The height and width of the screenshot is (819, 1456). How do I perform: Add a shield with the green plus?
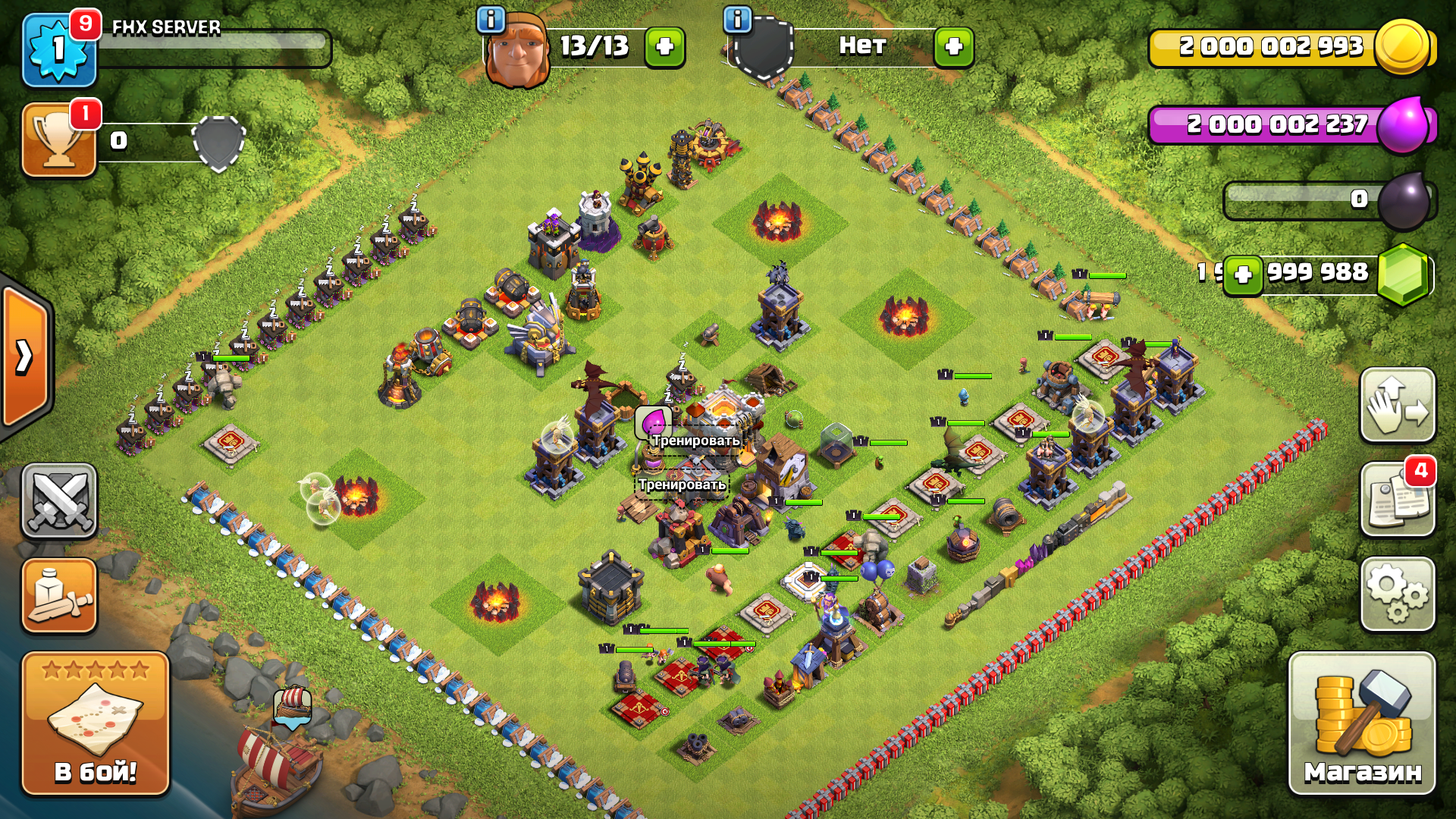953,47
